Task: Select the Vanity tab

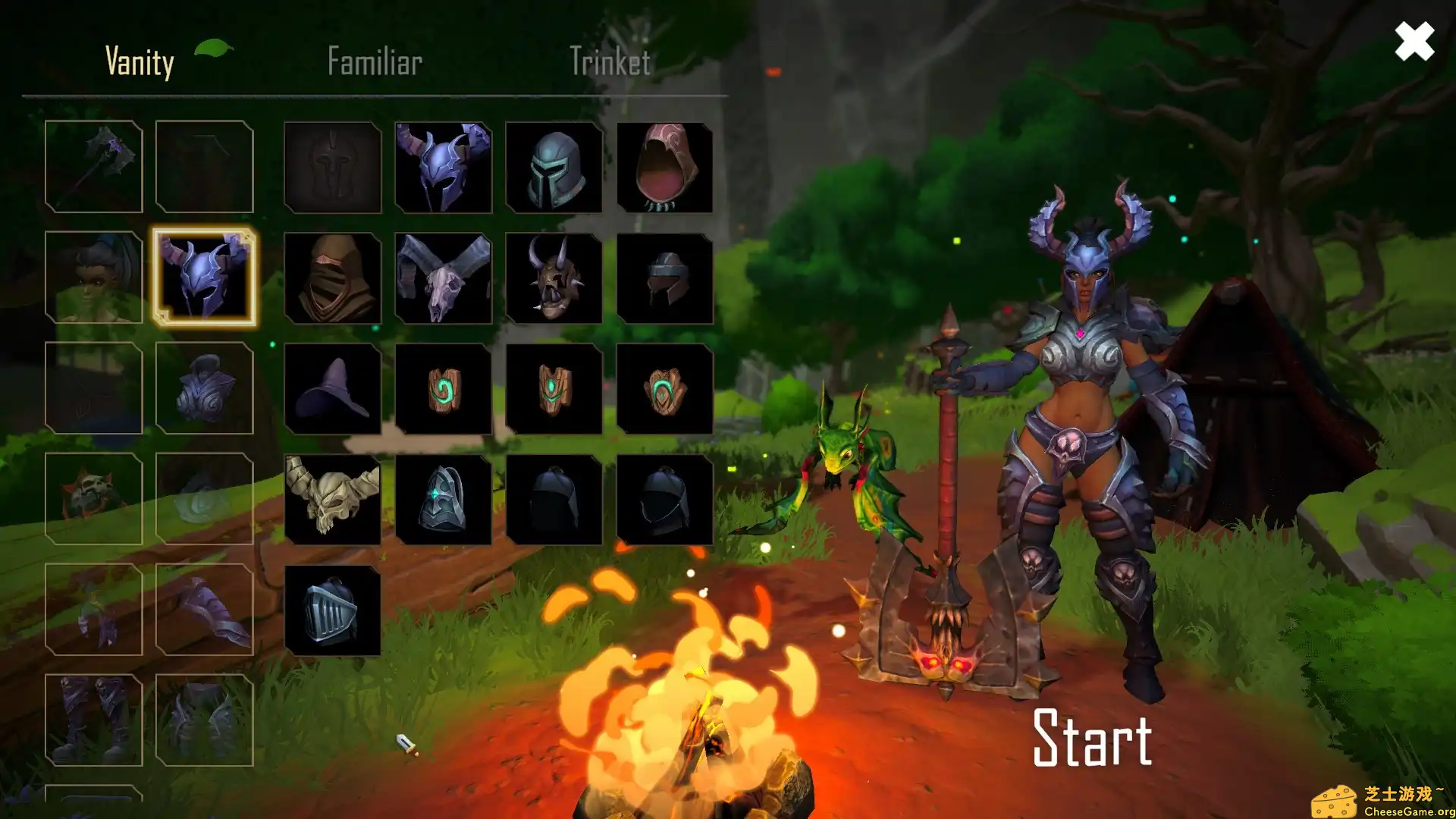Action: point(140,61)
